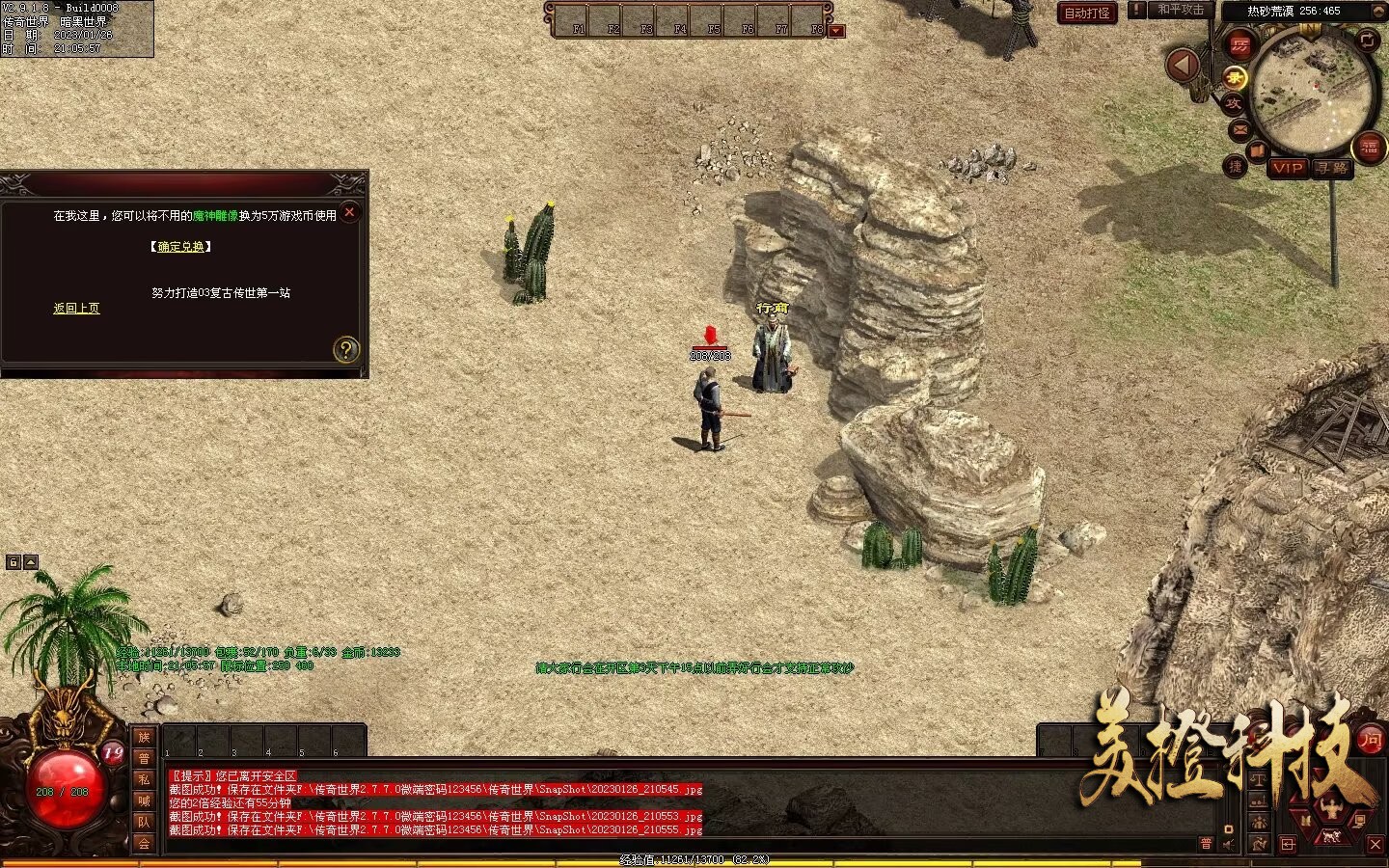This screenshot has height=868, width=1389.
Task: Open the mail envelope icon
Action: coord(1239,129)
